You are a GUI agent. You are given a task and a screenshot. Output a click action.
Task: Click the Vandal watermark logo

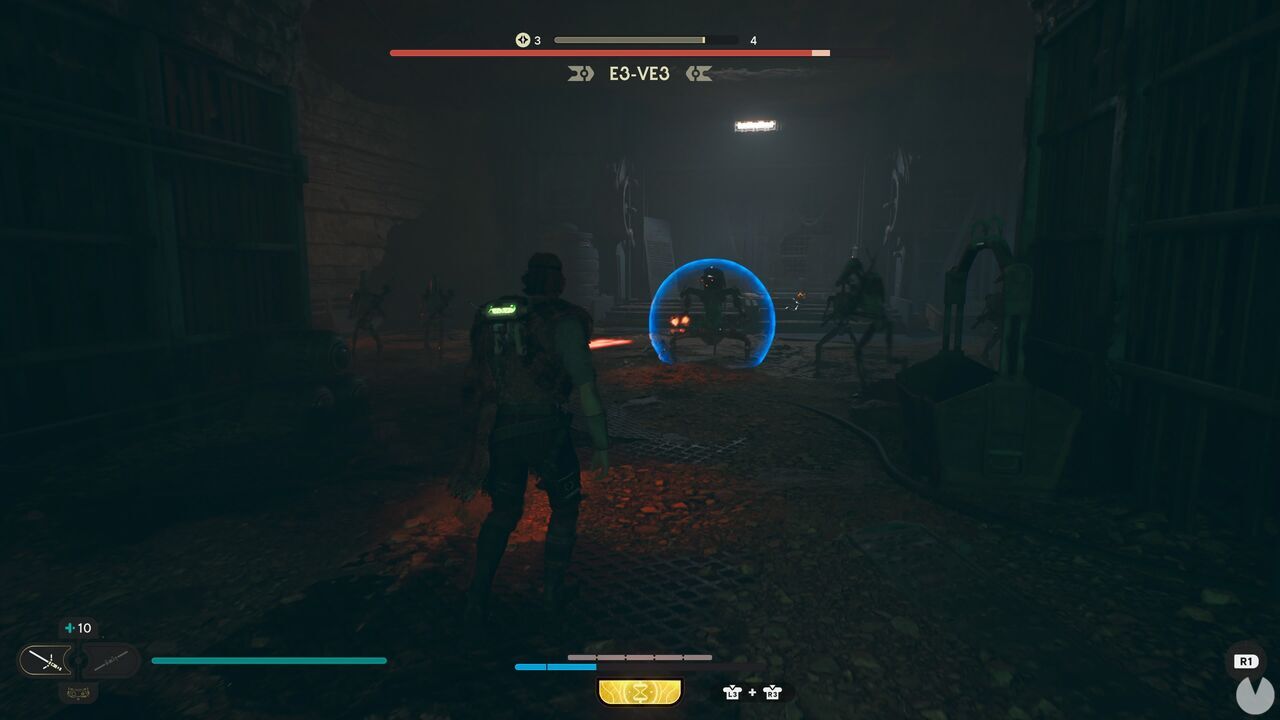(1254, 693)
